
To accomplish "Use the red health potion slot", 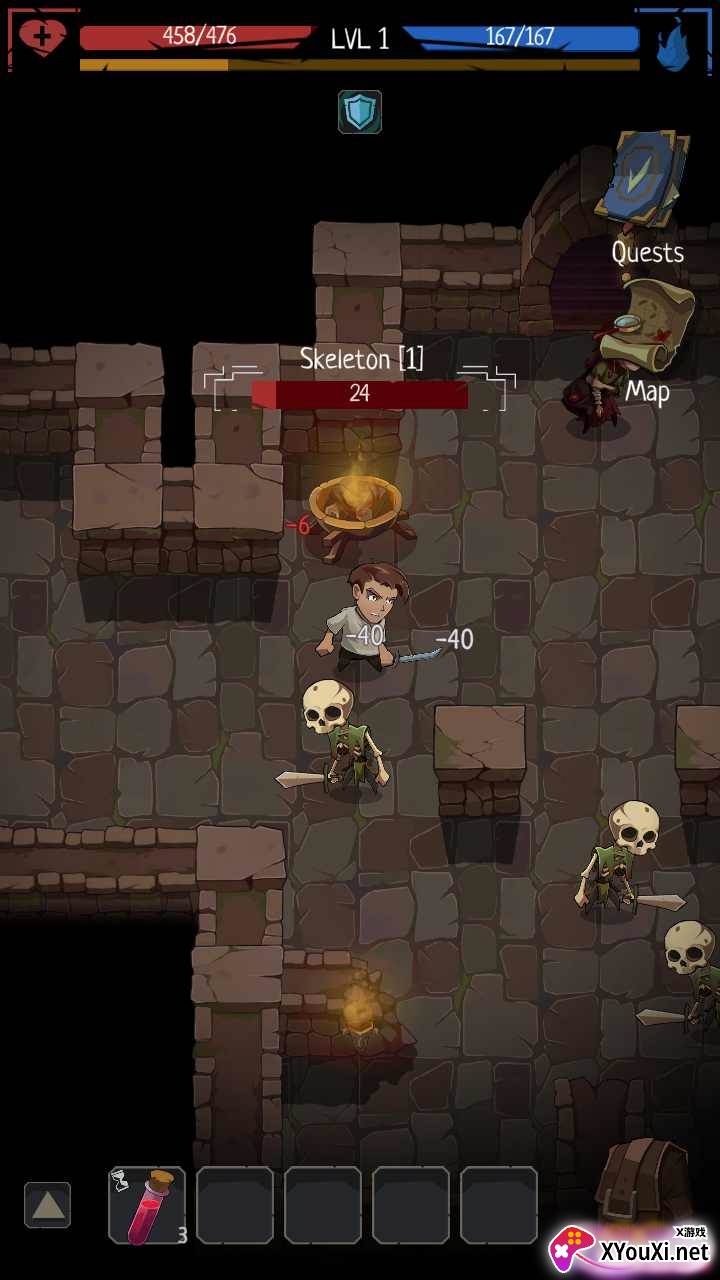I will [x=147, y=1205].
